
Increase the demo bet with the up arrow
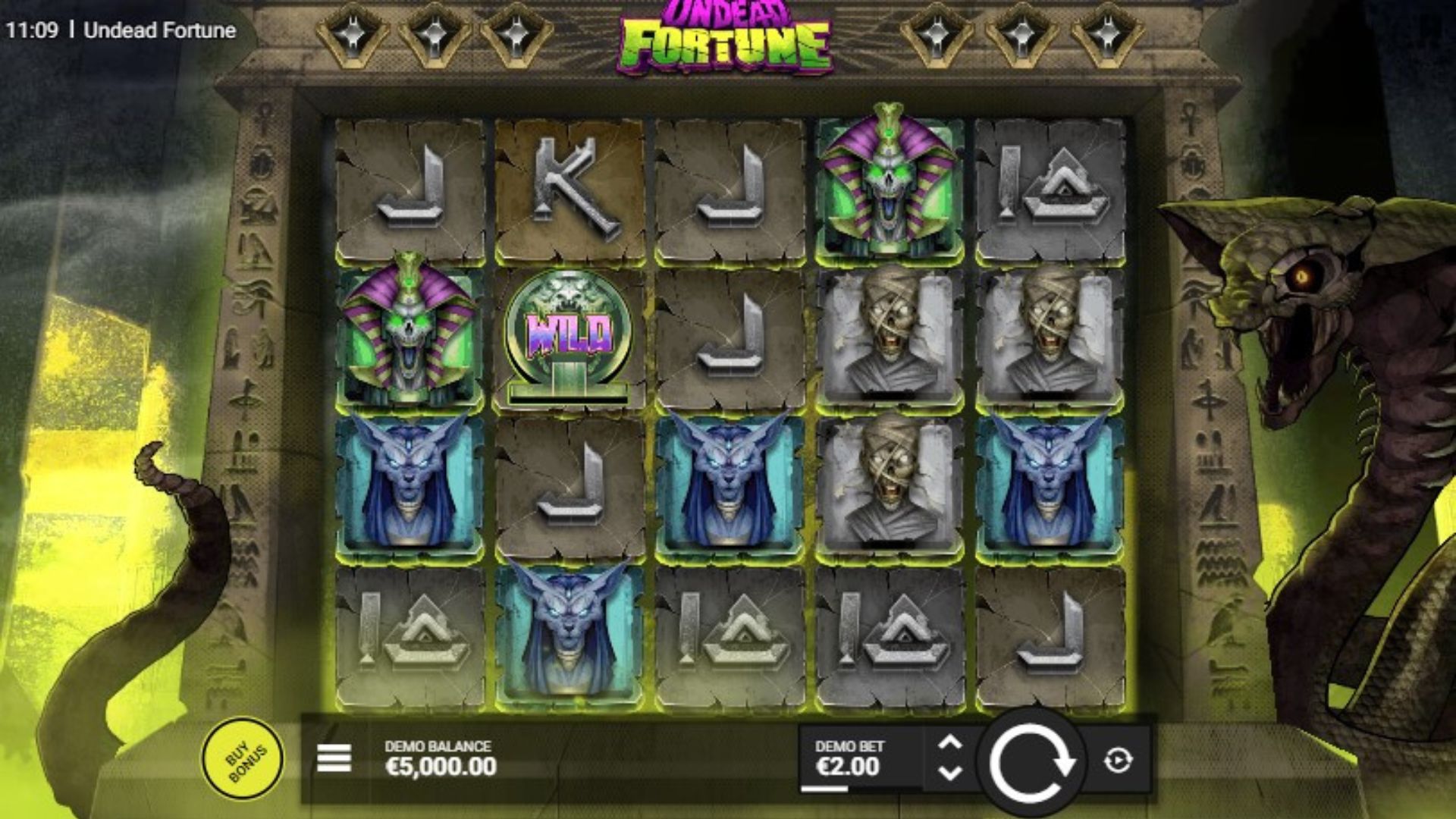(x=949, y=743)
